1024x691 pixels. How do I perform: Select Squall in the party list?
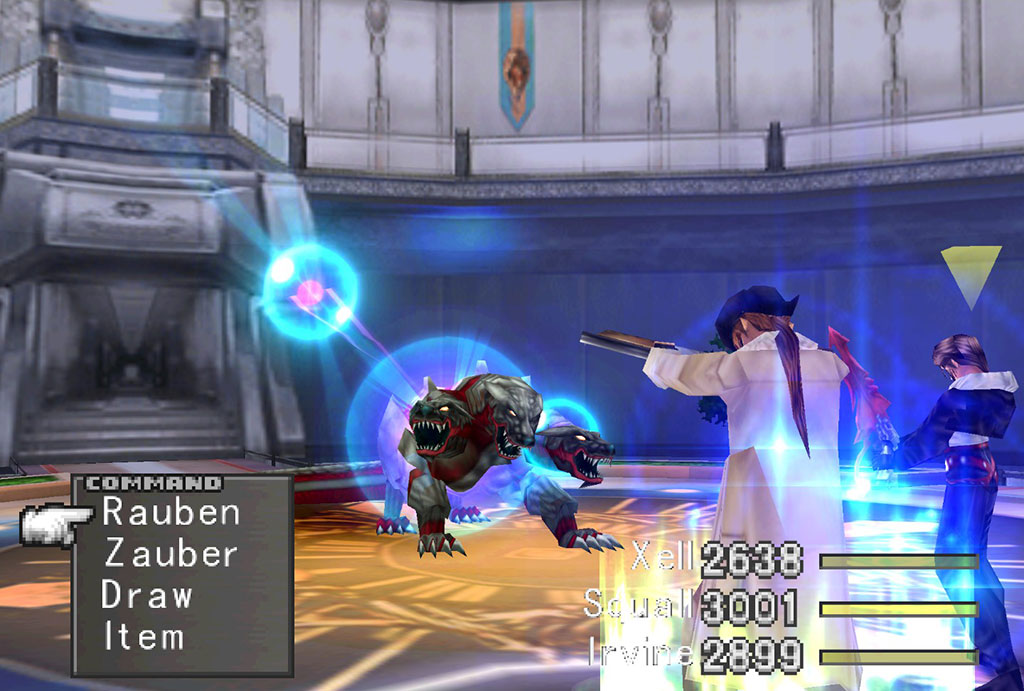click(640, 605)
